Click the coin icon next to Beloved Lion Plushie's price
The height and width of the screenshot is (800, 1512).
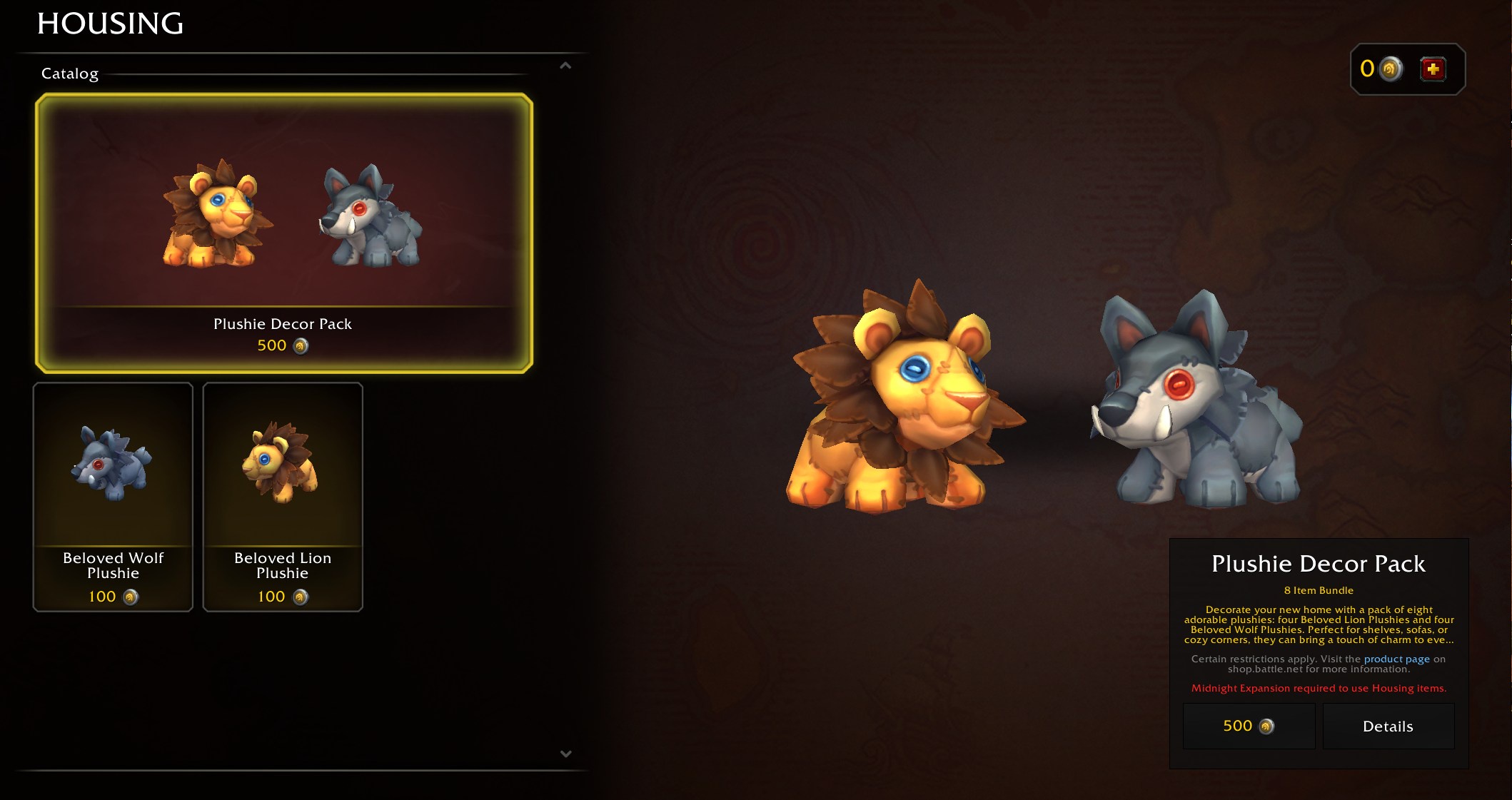click(x=299, y=596)
